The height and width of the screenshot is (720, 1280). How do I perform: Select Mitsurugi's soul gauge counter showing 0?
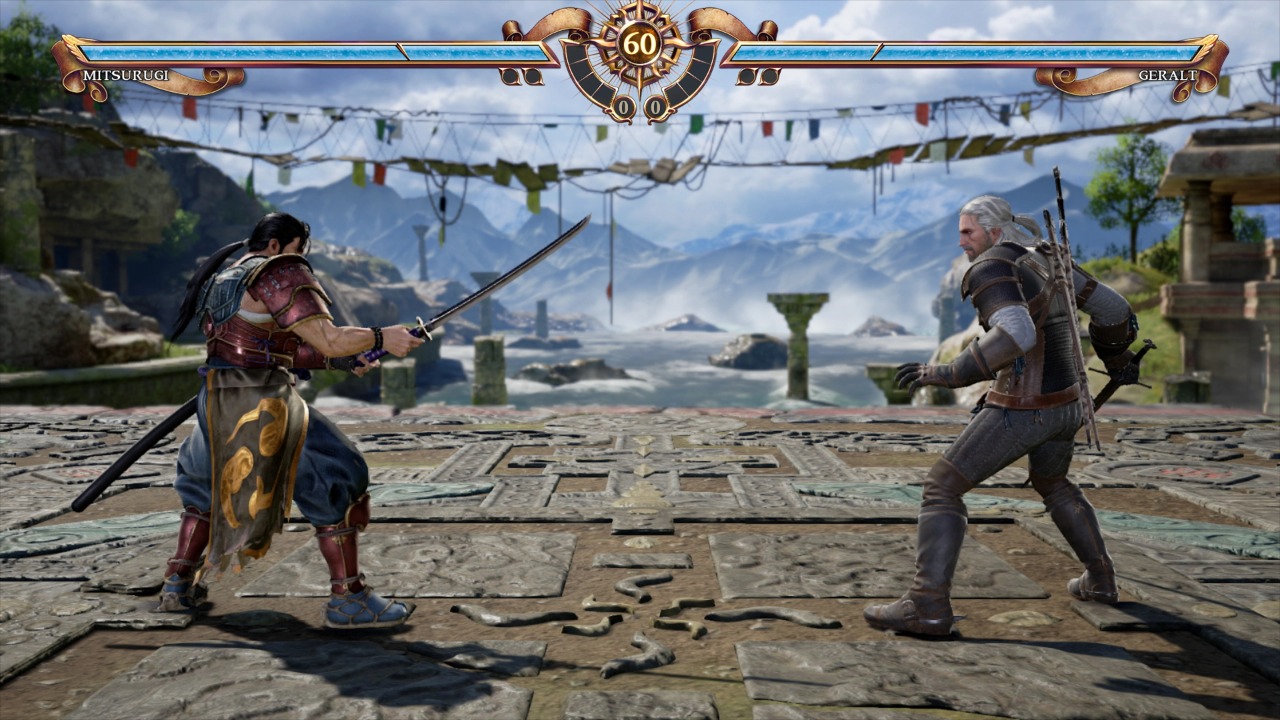click(x=624, y=106)
